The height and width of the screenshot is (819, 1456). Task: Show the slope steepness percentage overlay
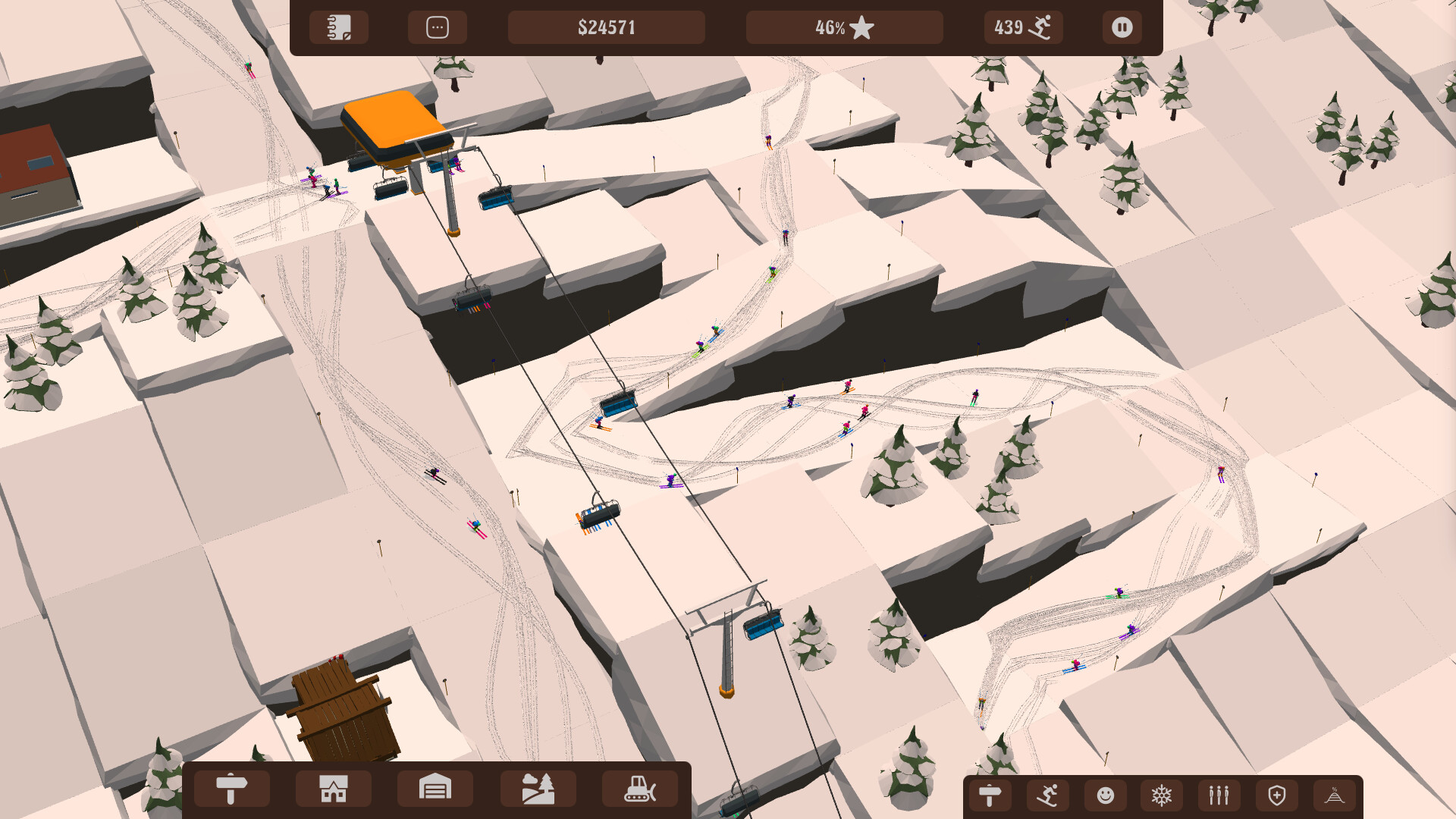click(1333, 795)
